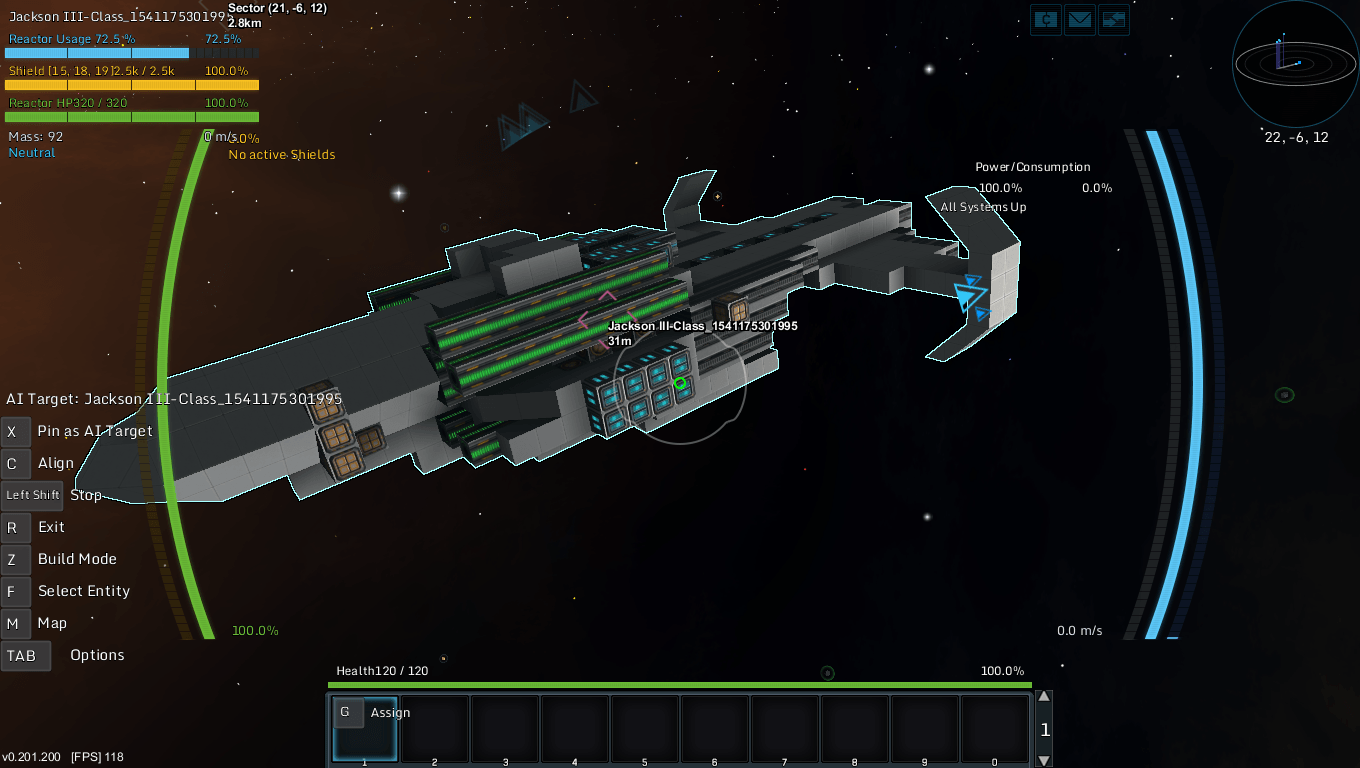1360x768 pixels.
Task: Open the mail envelope icon
Action: tap(1080, 19)
